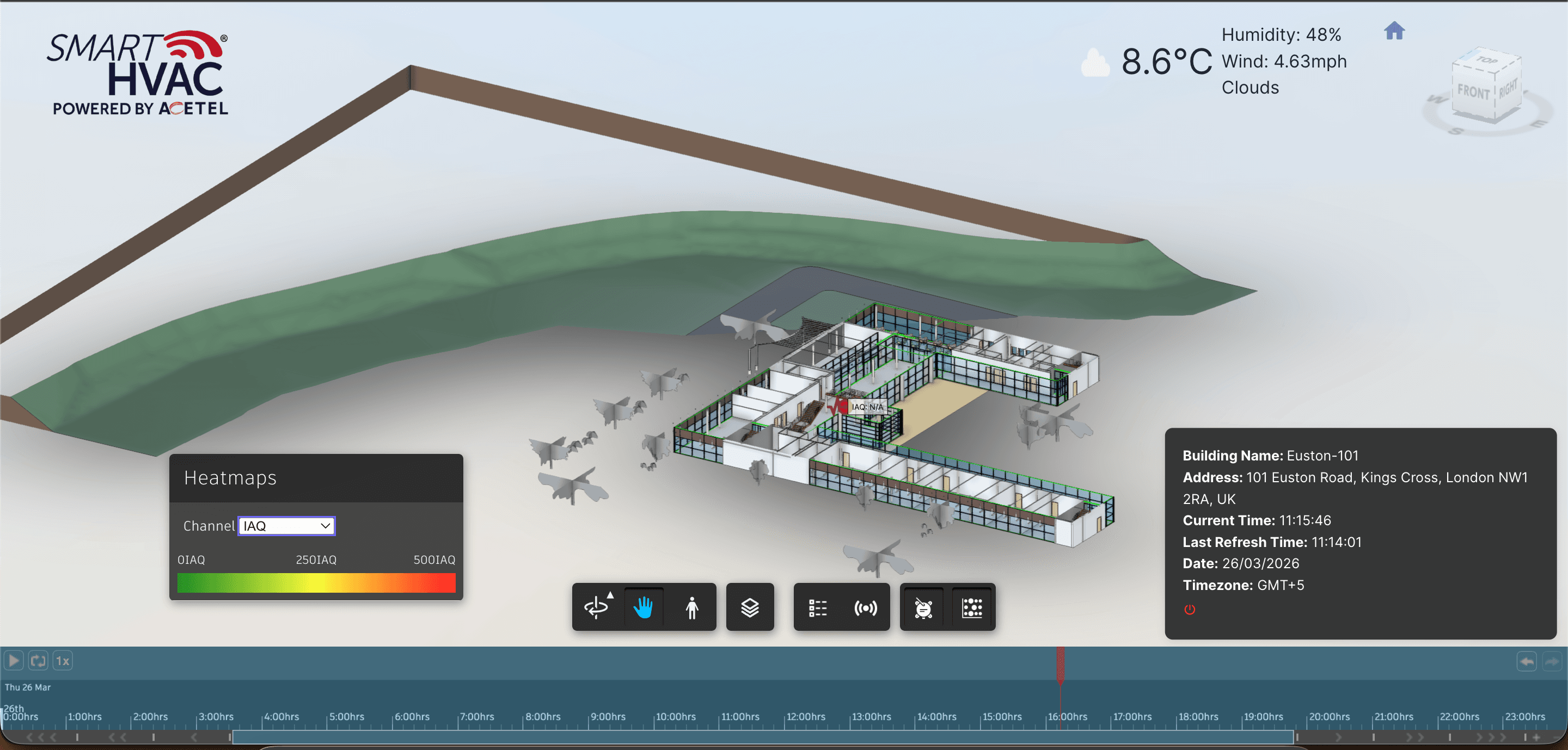1568x750 pixels.
Task: Select the pan hand tool
Action: (x=644, y=606)
